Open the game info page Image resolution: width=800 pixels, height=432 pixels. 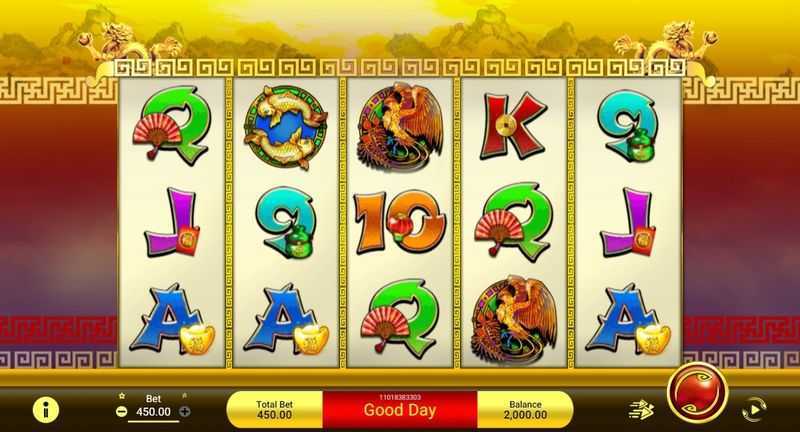pos(45,409)
